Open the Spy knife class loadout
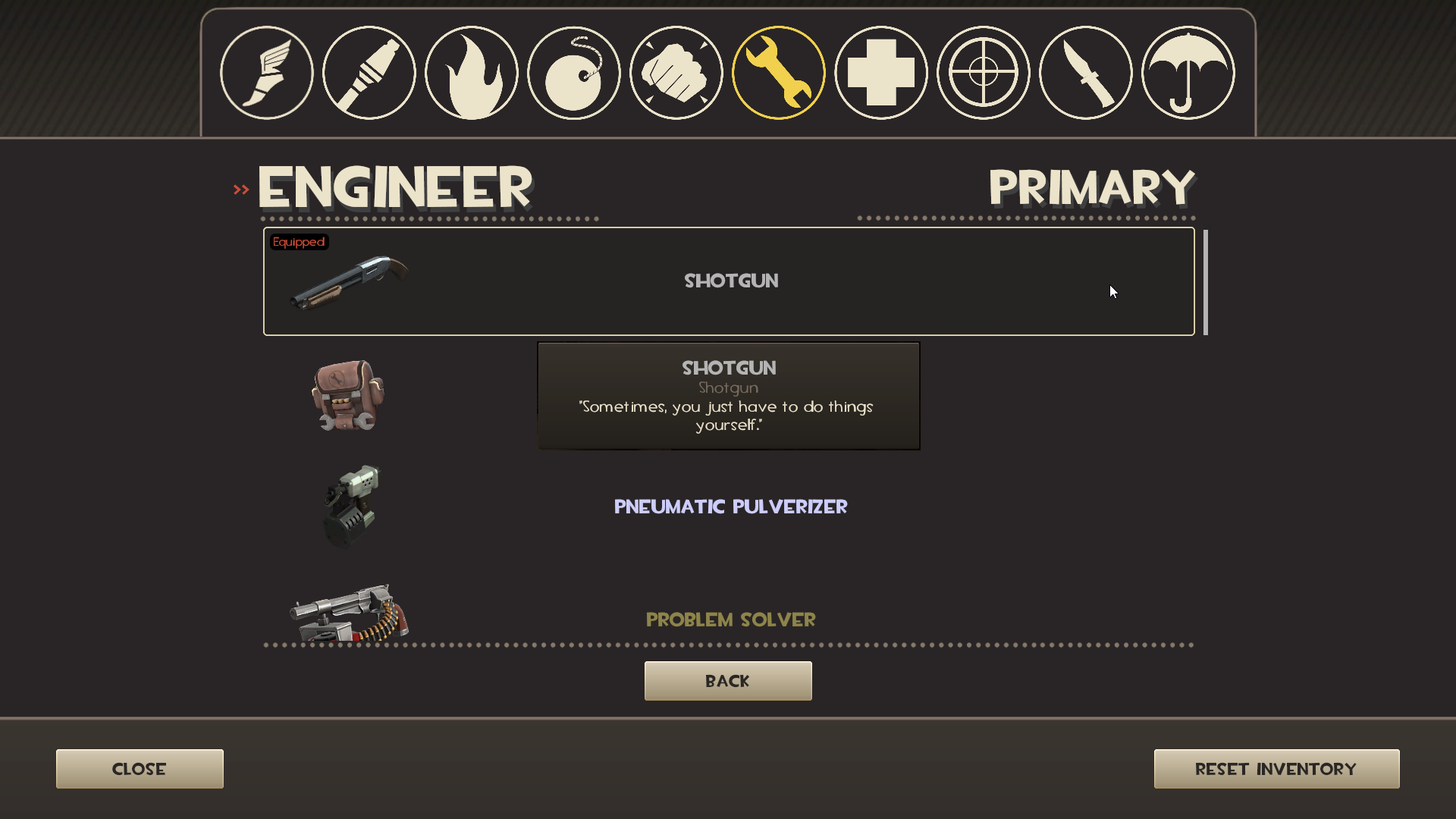The image size is (1456, 819). coord(1085,71)
